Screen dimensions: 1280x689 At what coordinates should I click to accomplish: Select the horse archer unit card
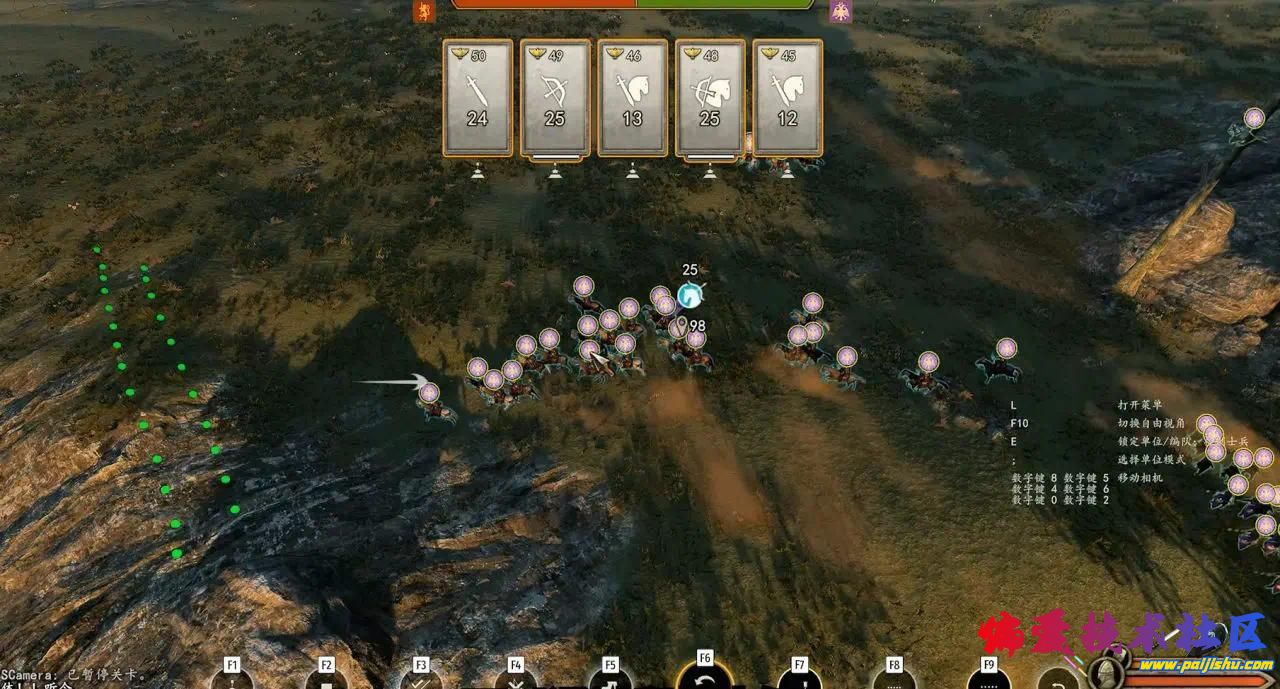[710, 98]
